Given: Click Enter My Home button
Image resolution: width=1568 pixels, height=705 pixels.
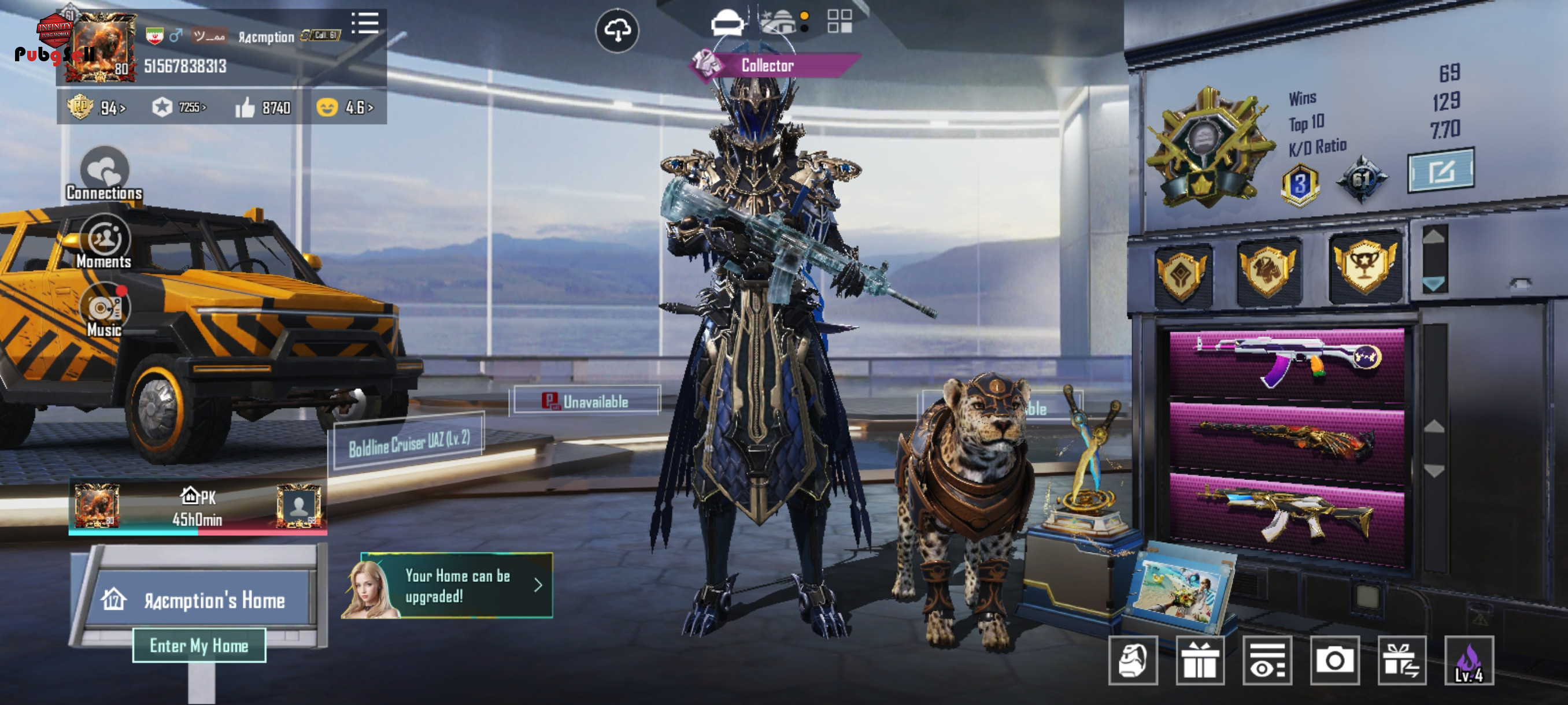Looking at the screenshot, I should [x=199, y=645].
